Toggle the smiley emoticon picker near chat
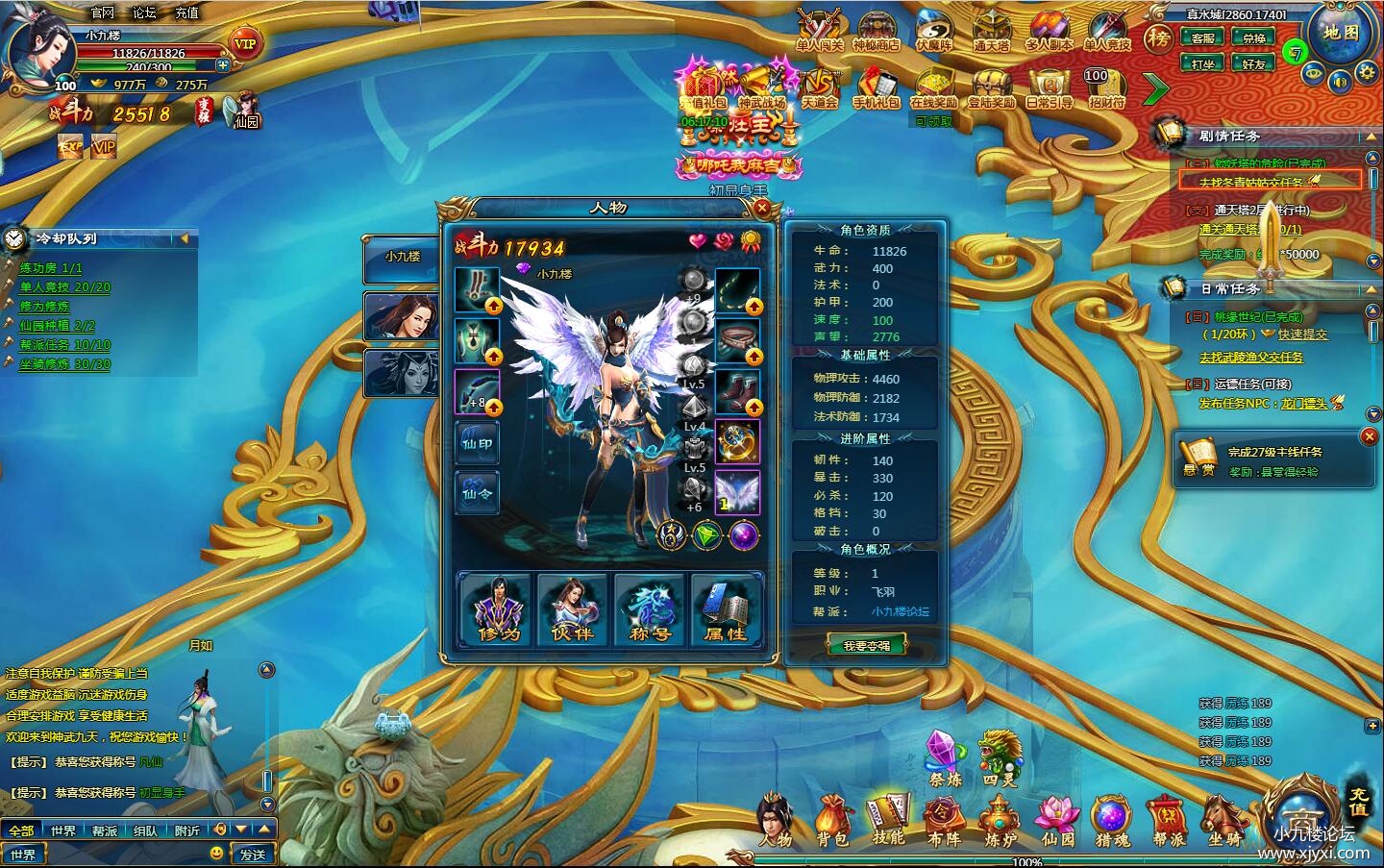The image size is (1384, 868). [x=216, y=854]
